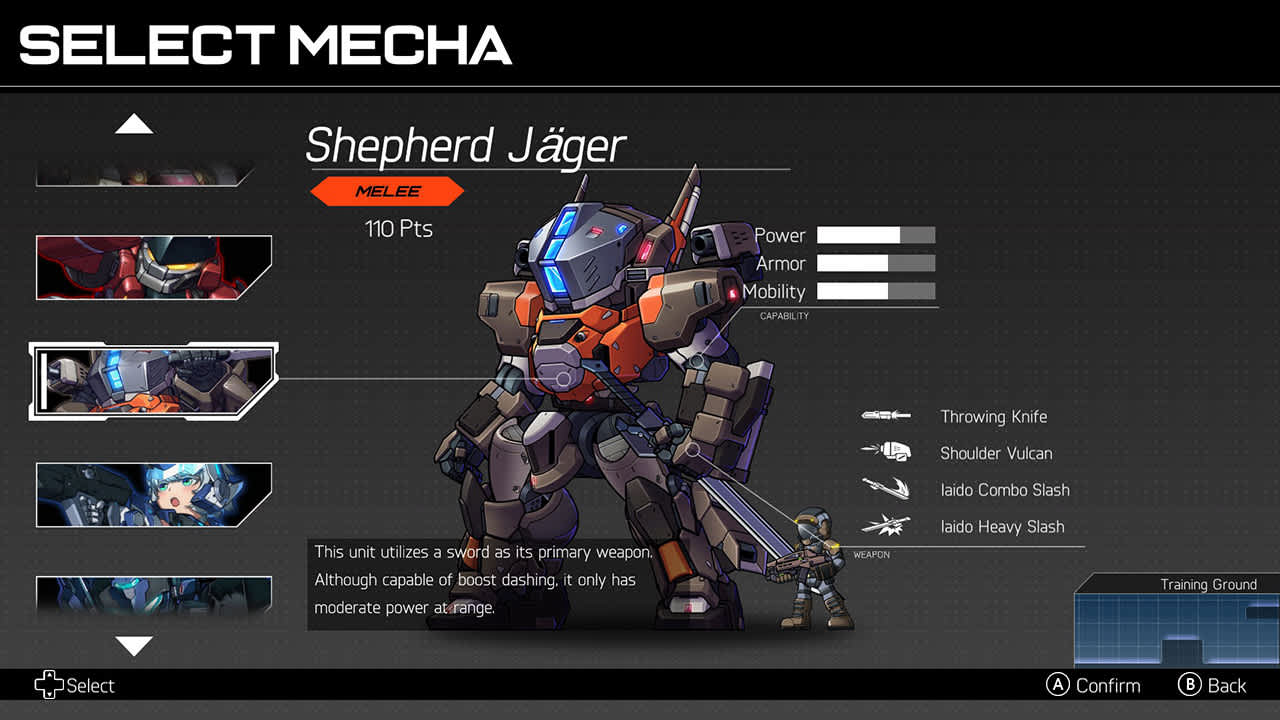1280x720 pixels.
Task: Expand the list upward with the up arrow
Action: [134, 123]
